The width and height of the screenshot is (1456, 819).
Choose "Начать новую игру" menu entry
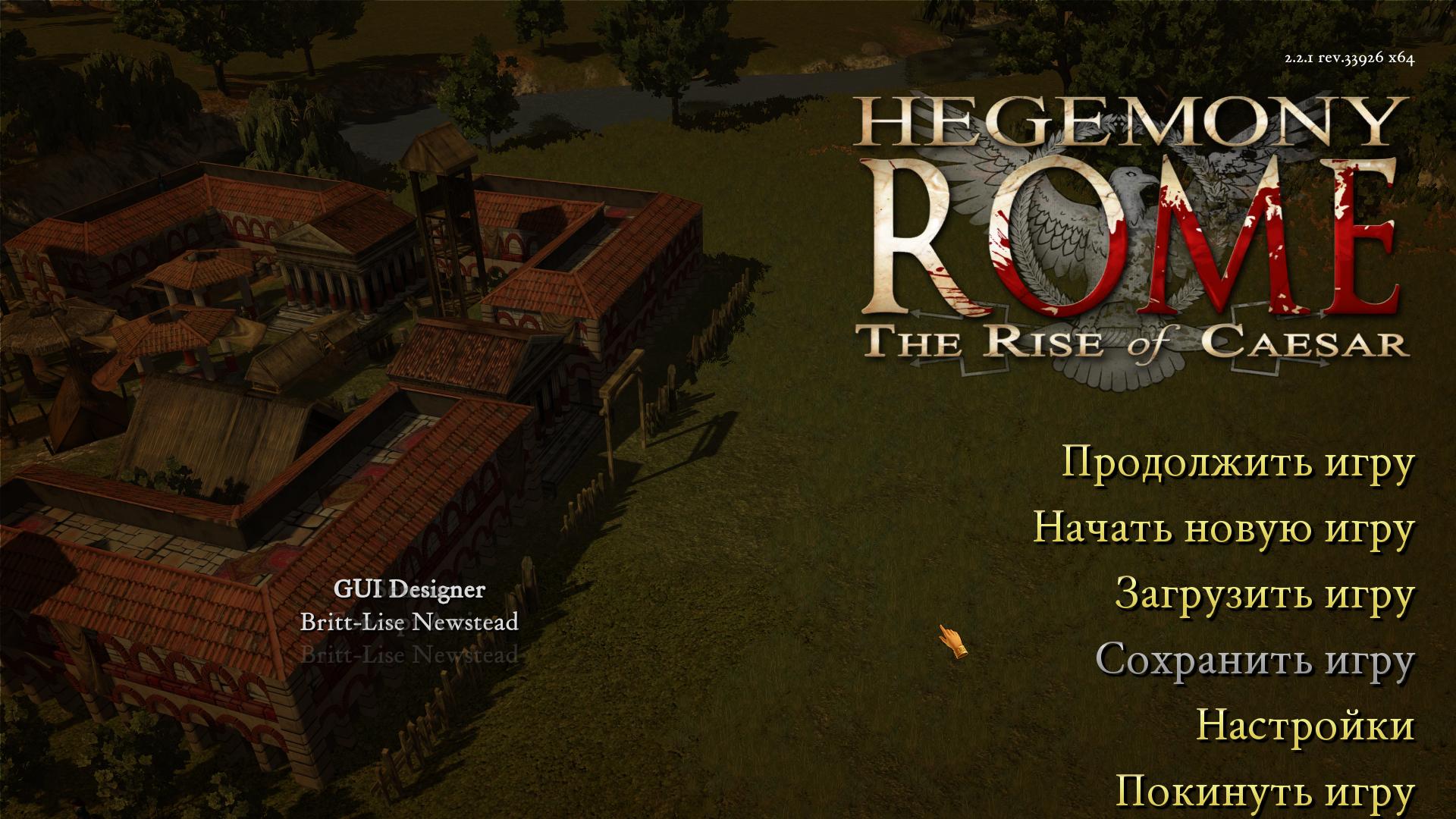coord(1223,528)
